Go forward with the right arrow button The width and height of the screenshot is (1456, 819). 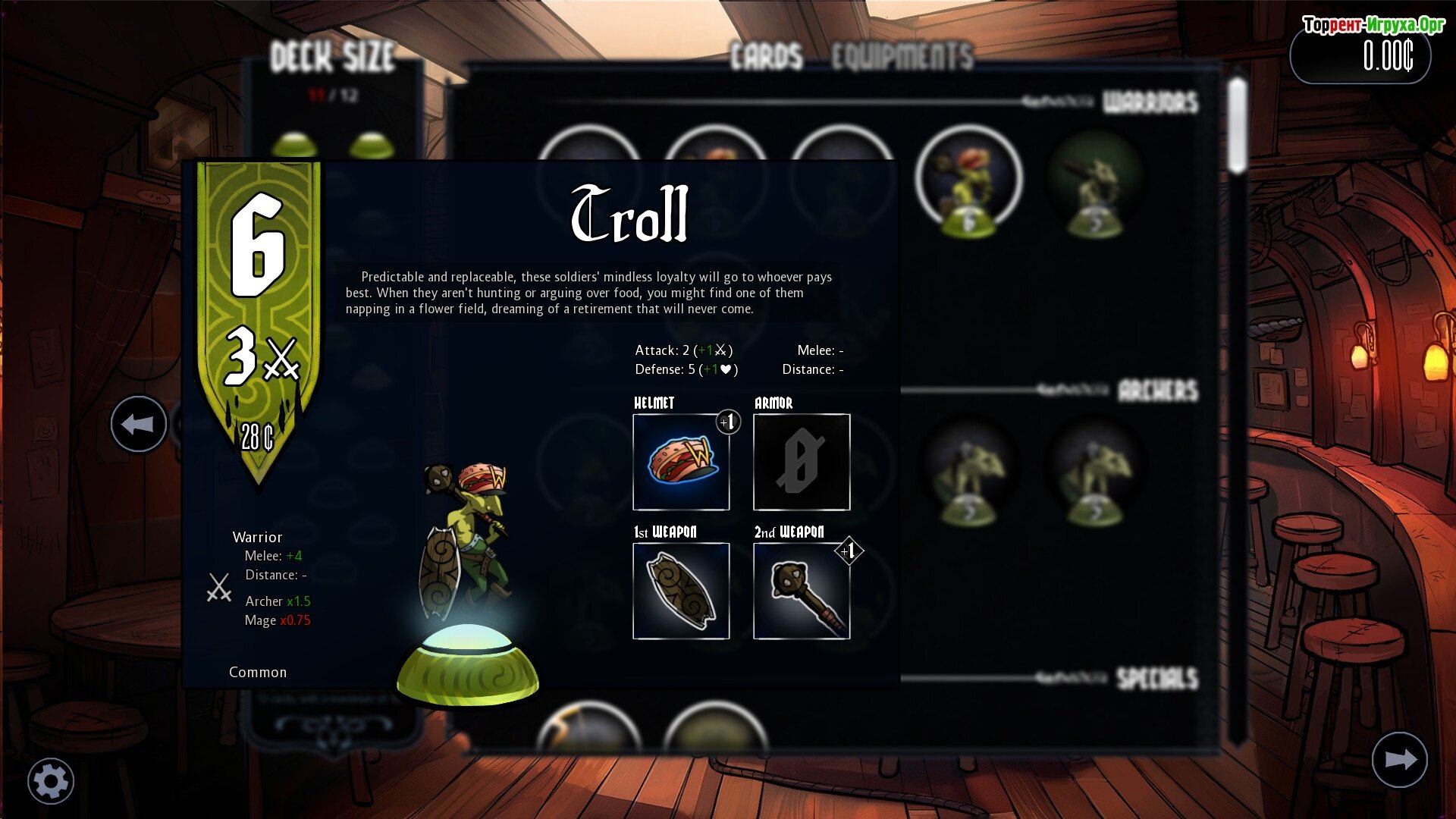tap(1399, 759)
